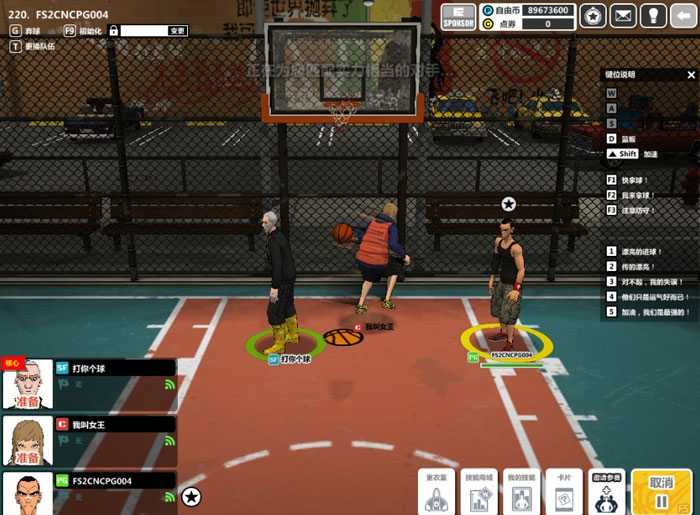
Task: Open the mail envelope inbox
Action: tap(623, 16)
